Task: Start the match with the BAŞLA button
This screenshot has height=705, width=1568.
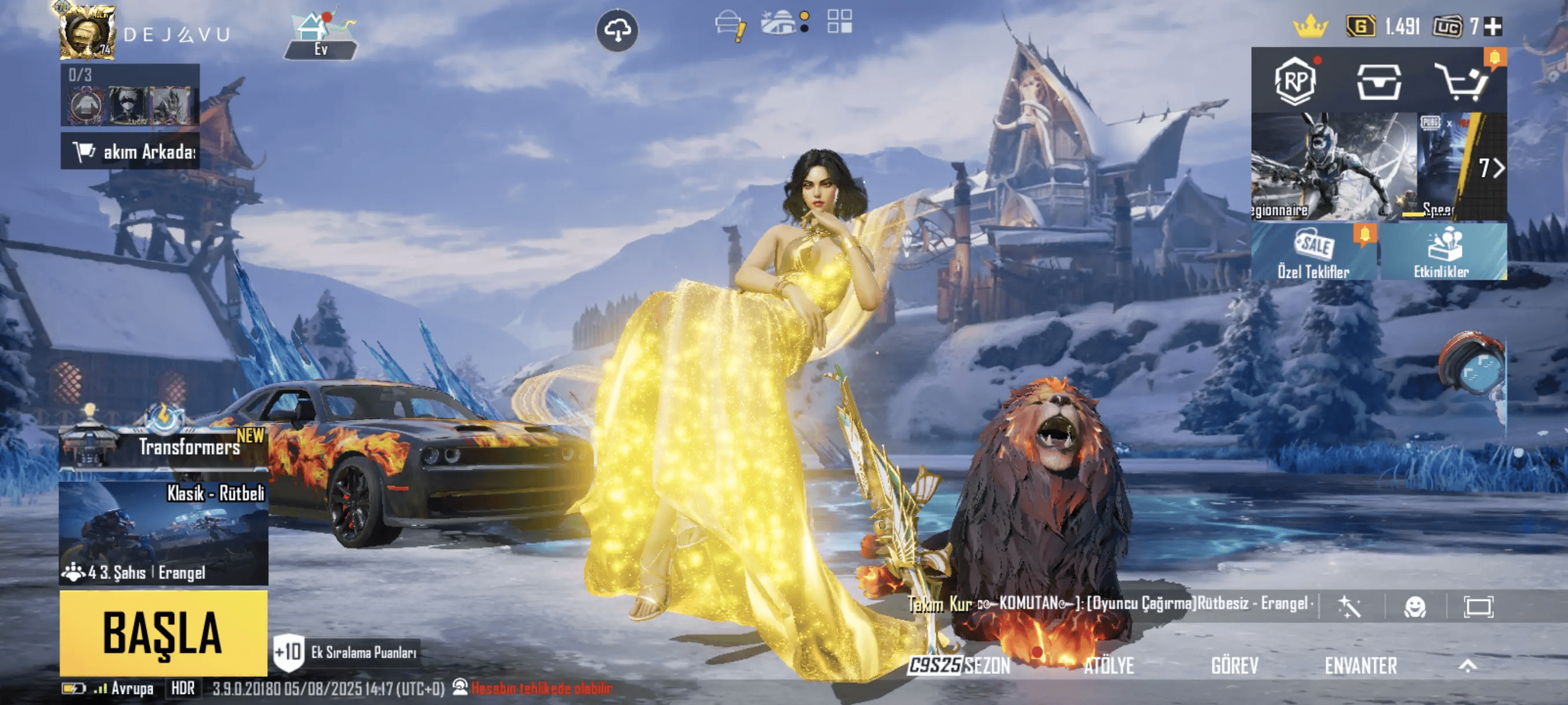Action: coord(163,633)
